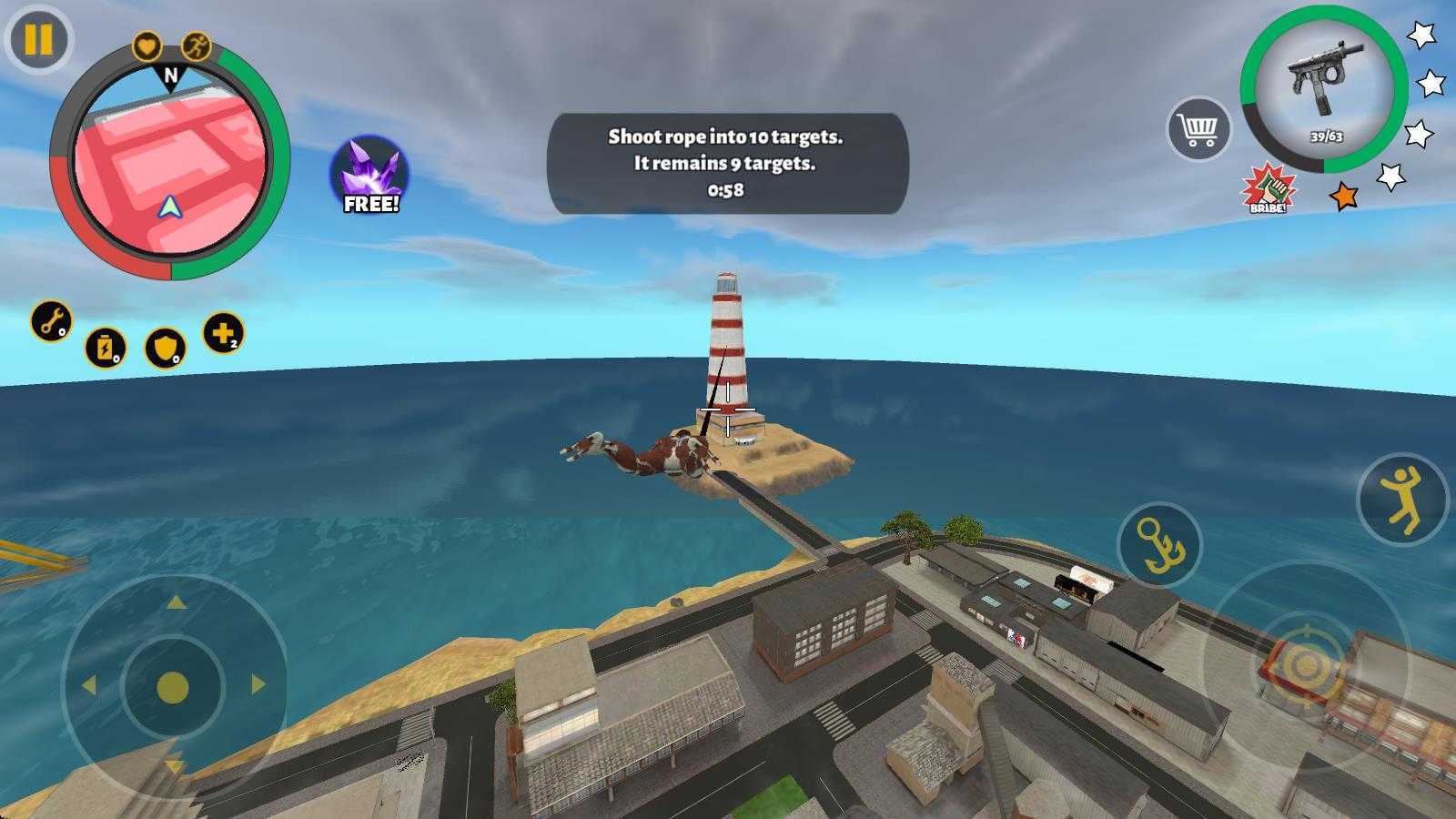Use the medkit plus item
1456x819 pixels.
[x=223, y=333]
